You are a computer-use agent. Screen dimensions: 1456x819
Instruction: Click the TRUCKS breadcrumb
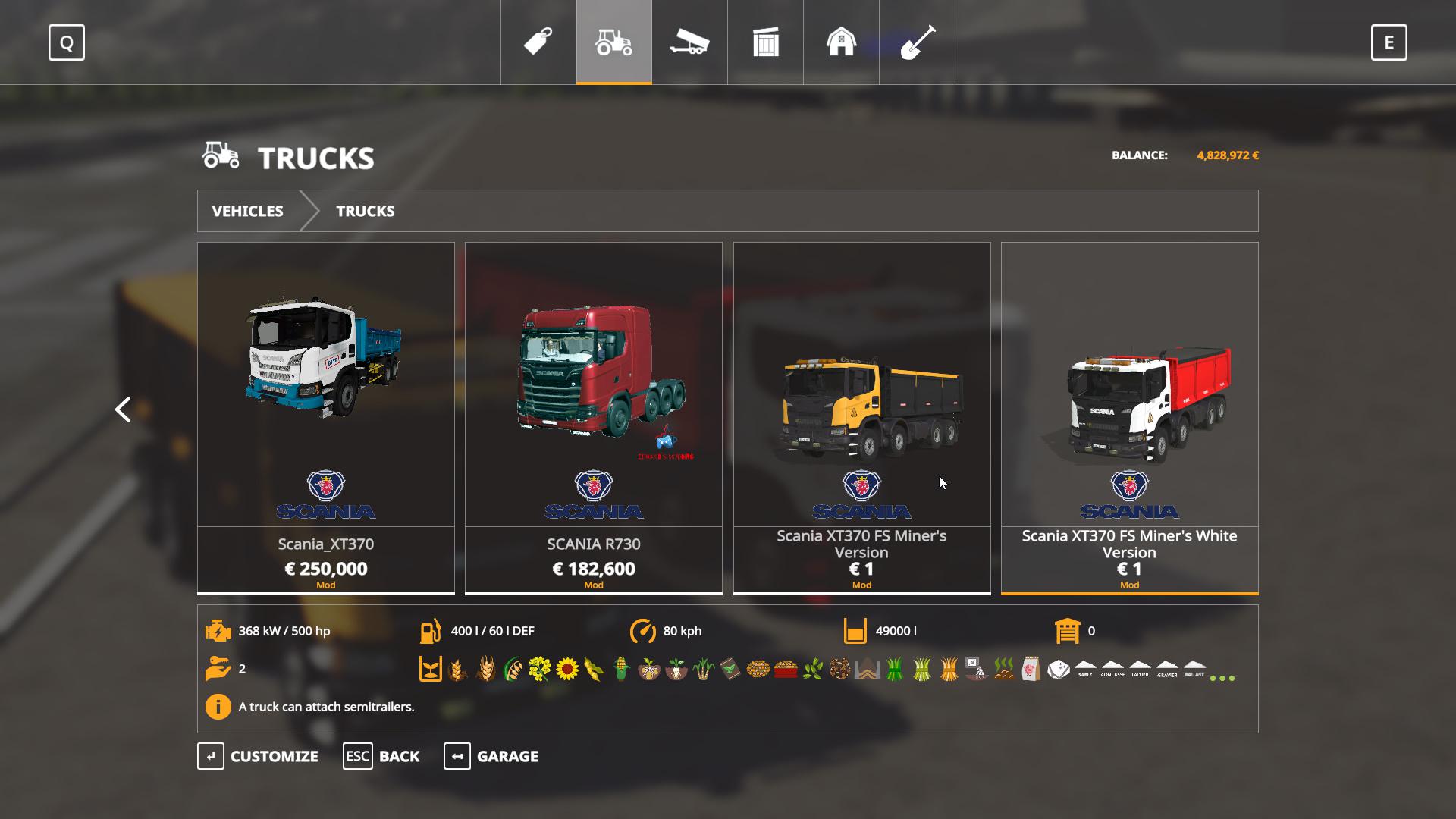pyautogui.click(x=365, y=211)
